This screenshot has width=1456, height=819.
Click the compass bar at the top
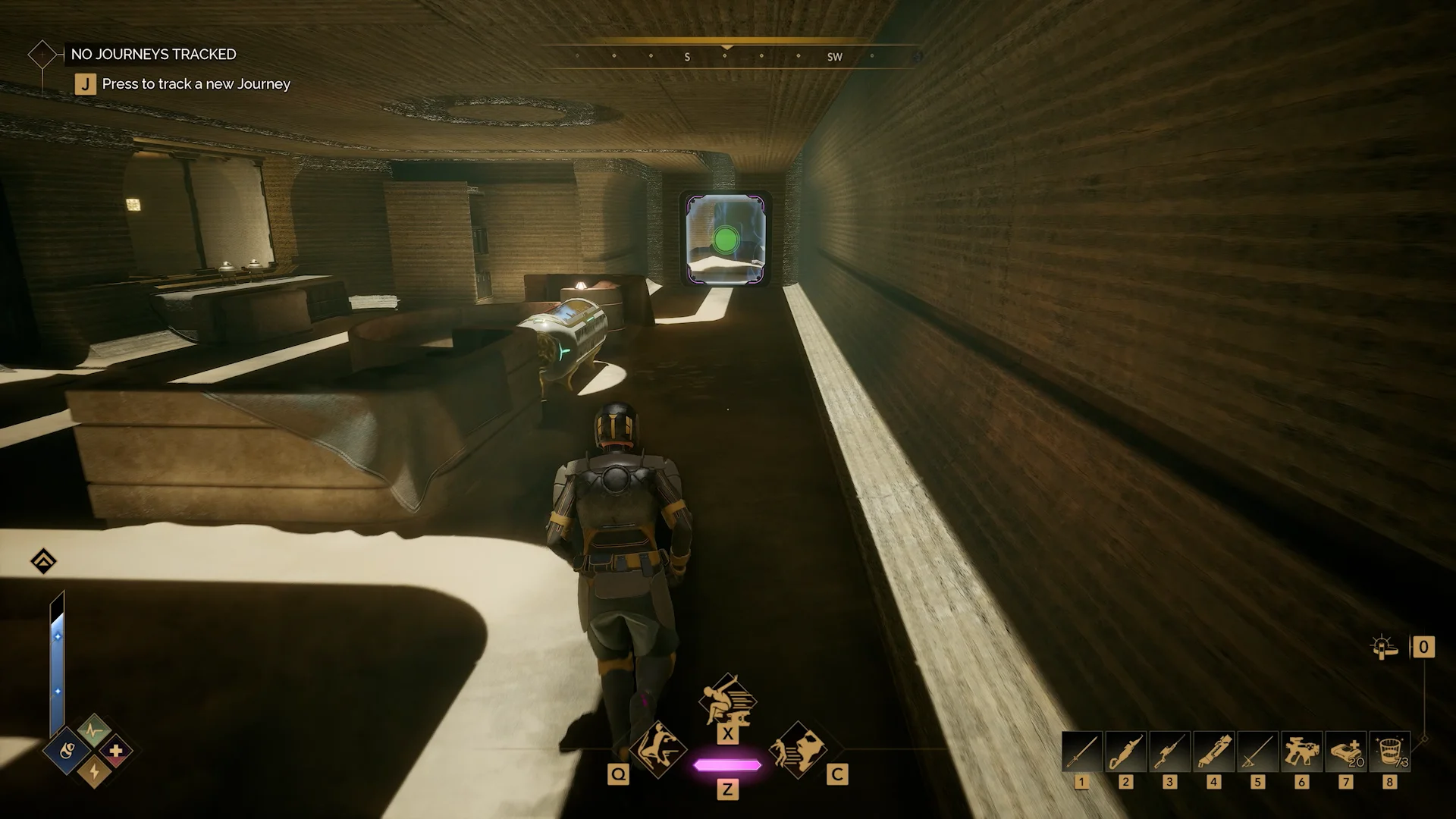(726, 56)
